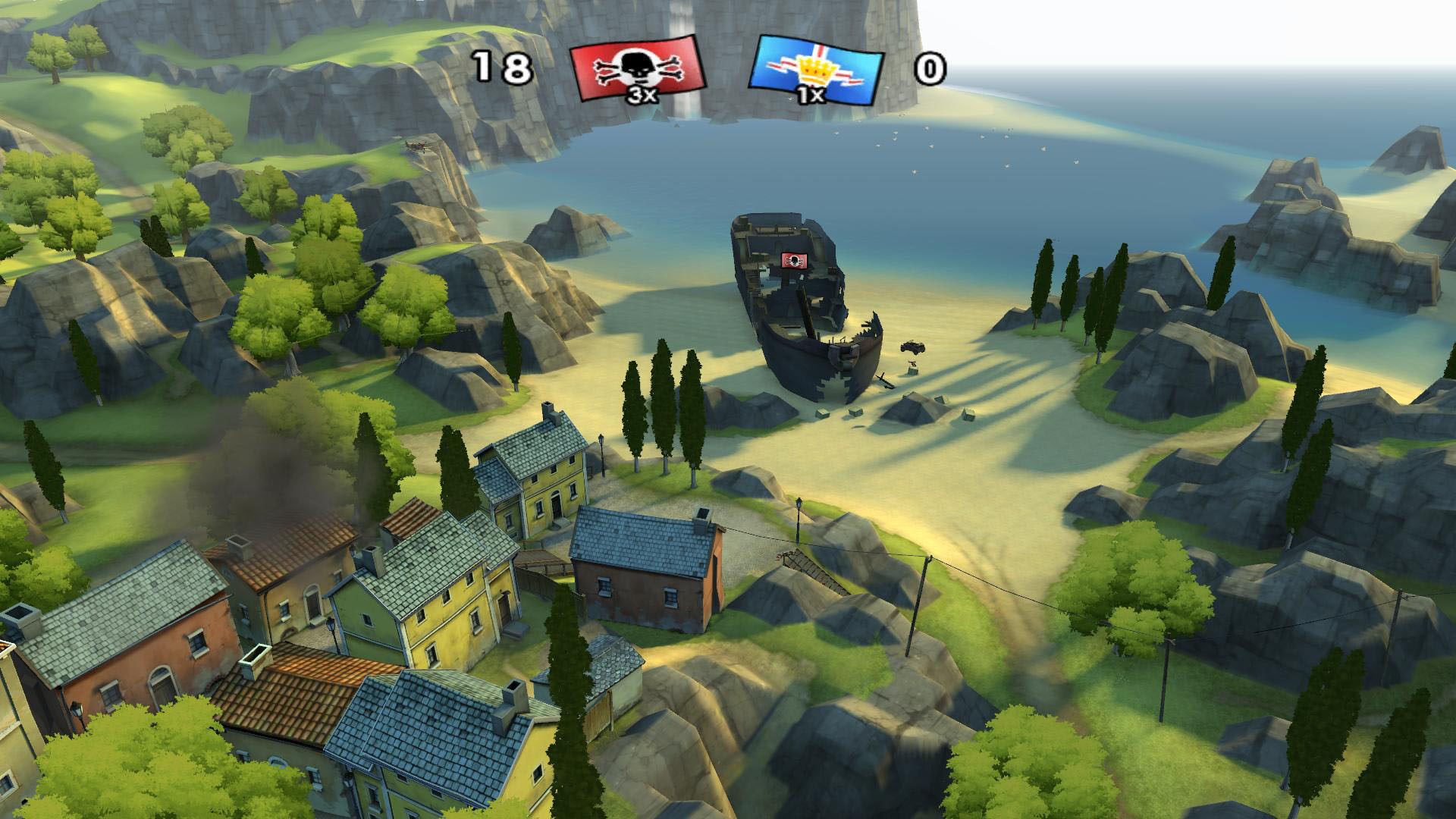Select the wrecked cargo ship on the beach

pyautogui.click(x=796, y=303)
